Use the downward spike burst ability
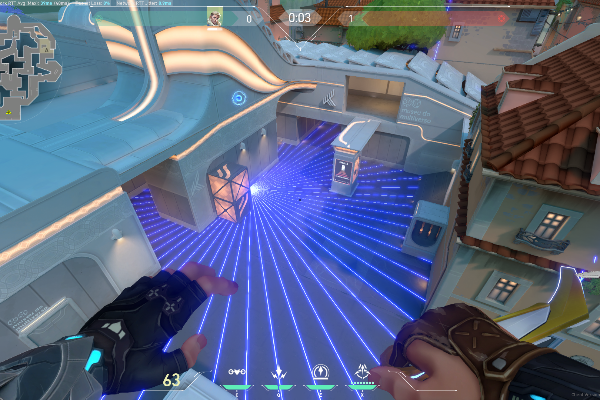The width and height of the screenshot is (600, 400). 279,372
